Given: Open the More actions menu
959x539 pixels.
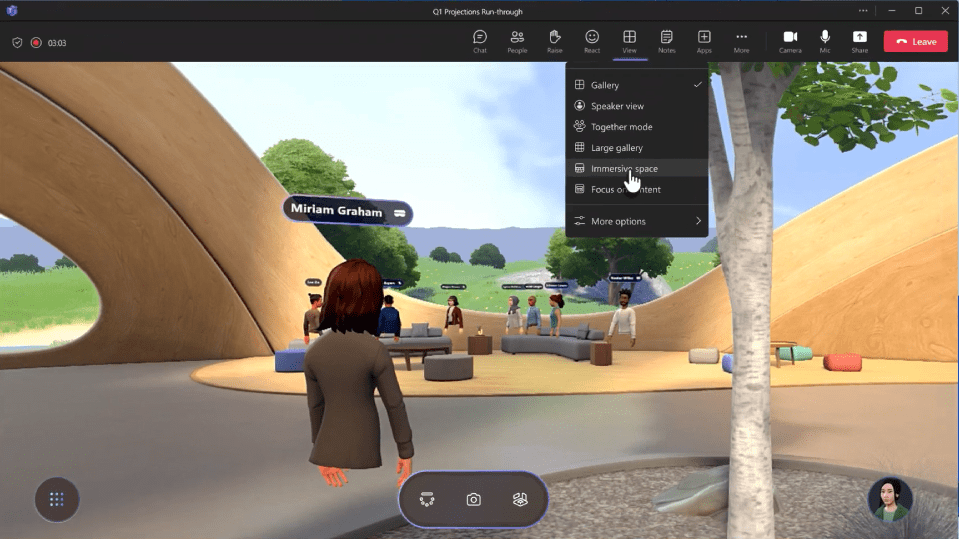Looking at the screenshot, I should point(741,41).
